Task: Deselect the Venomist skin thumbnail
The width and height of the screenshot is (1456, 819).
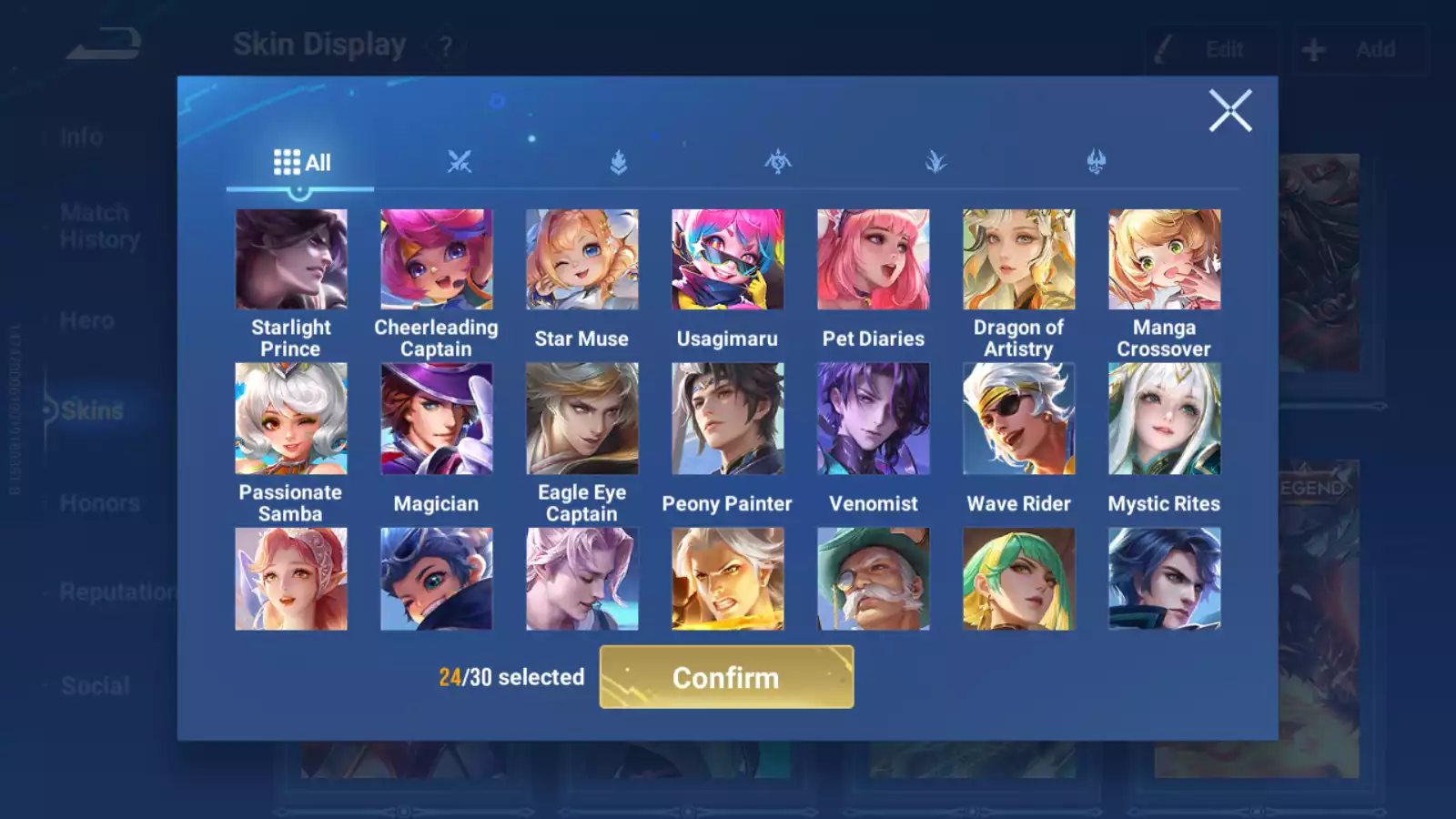Action: click(874, 418)
